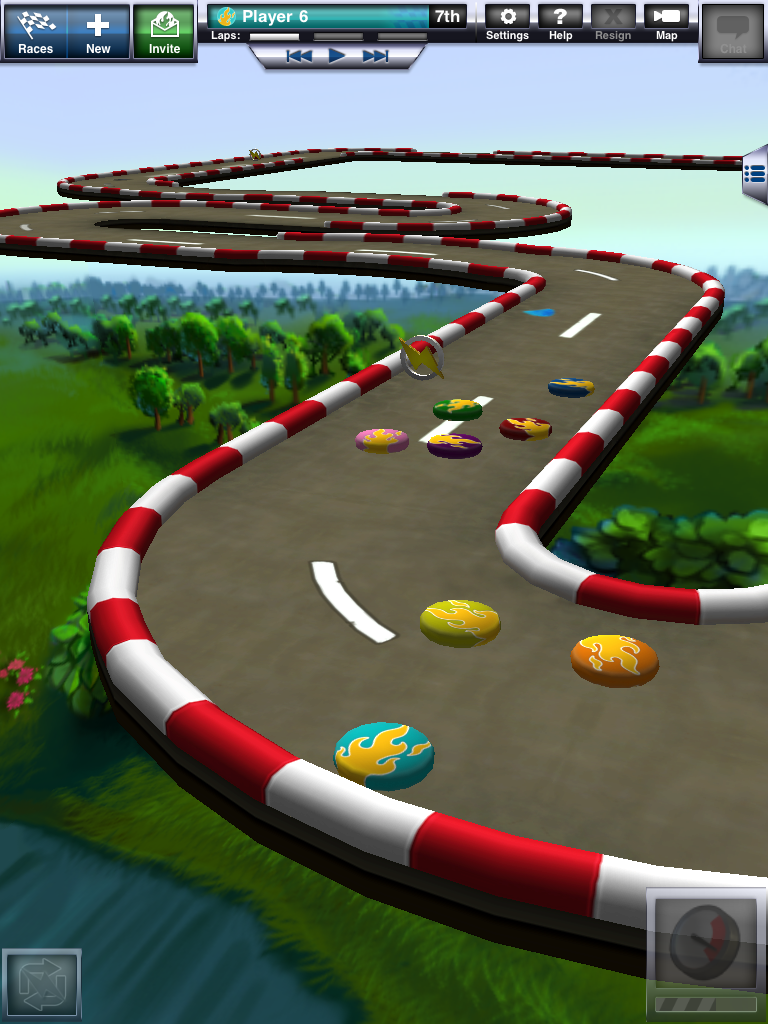Open the Settings menu

[x=507, y=22]
